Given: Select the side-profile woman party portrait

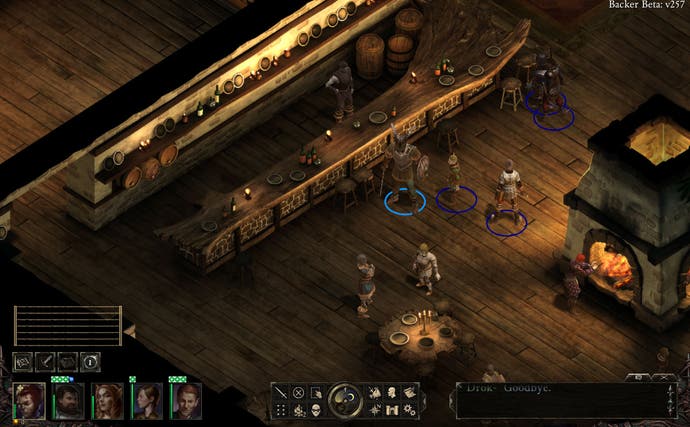Looking at the screenshot, I should tap(147, 400).
